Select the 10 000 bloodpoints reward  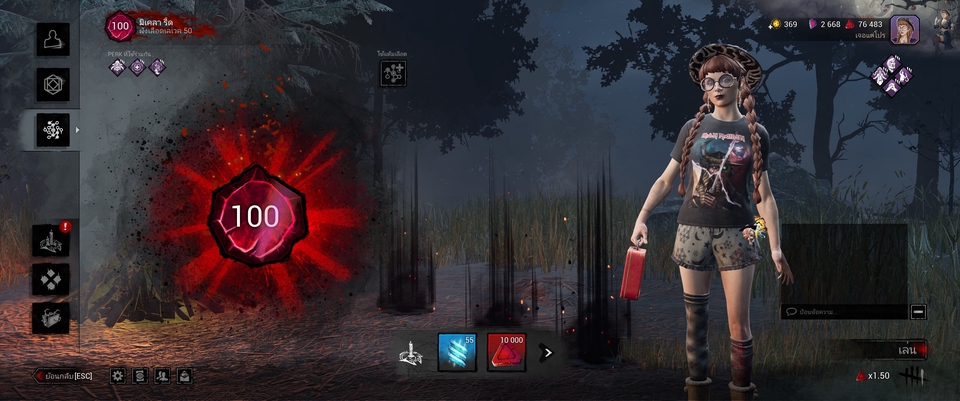click(507, 352)
